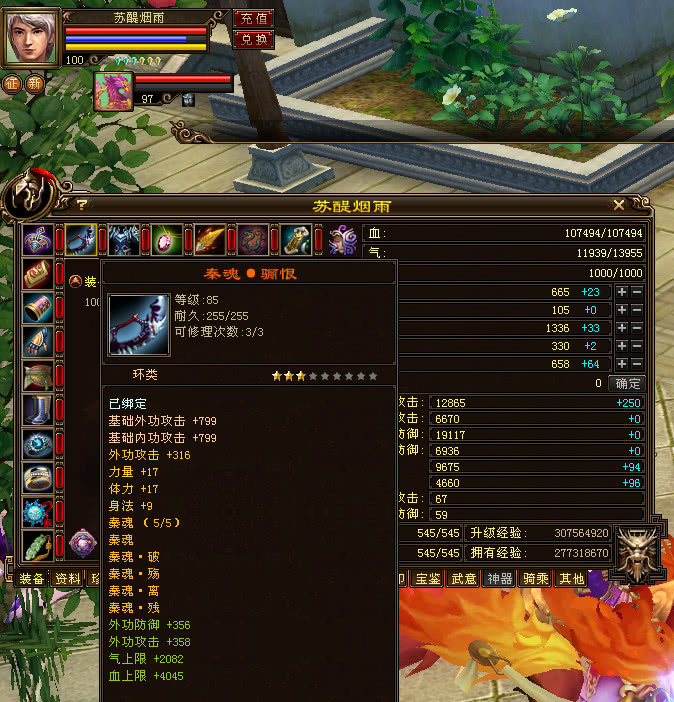Screen dimensions: 674x702
Task: Click the round 征 button
Action: coord(13,84)
